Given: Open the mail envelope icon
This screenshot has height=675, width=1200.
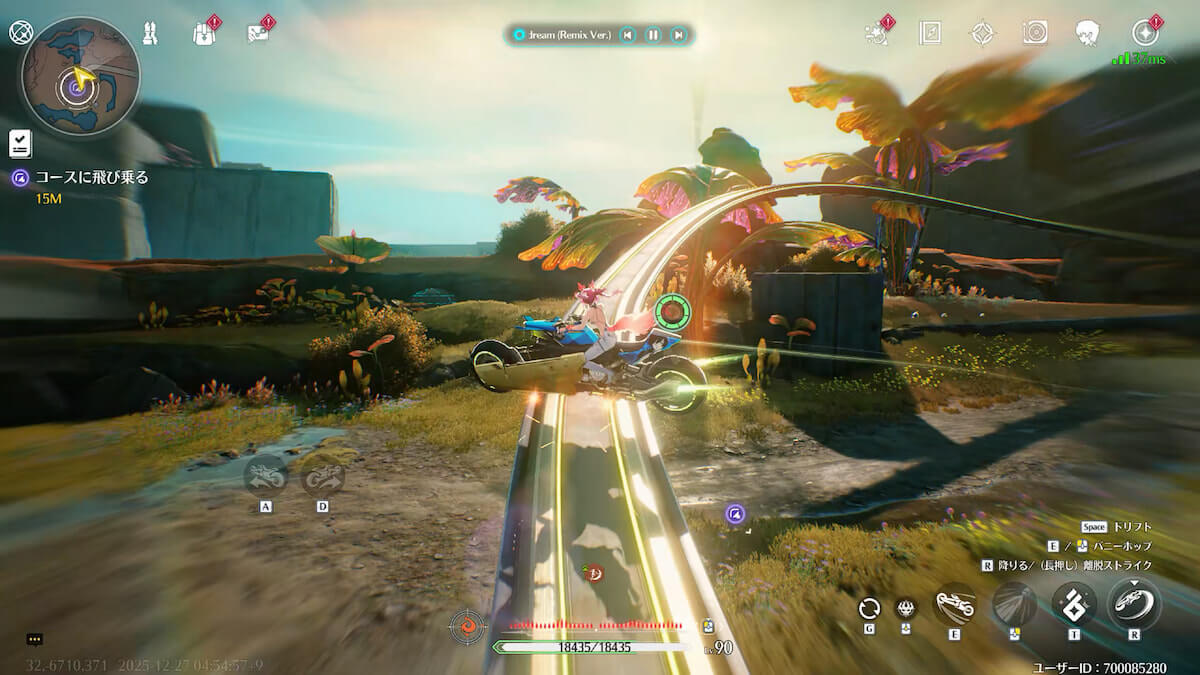Looking at the screenshot, I should [258, 33].
